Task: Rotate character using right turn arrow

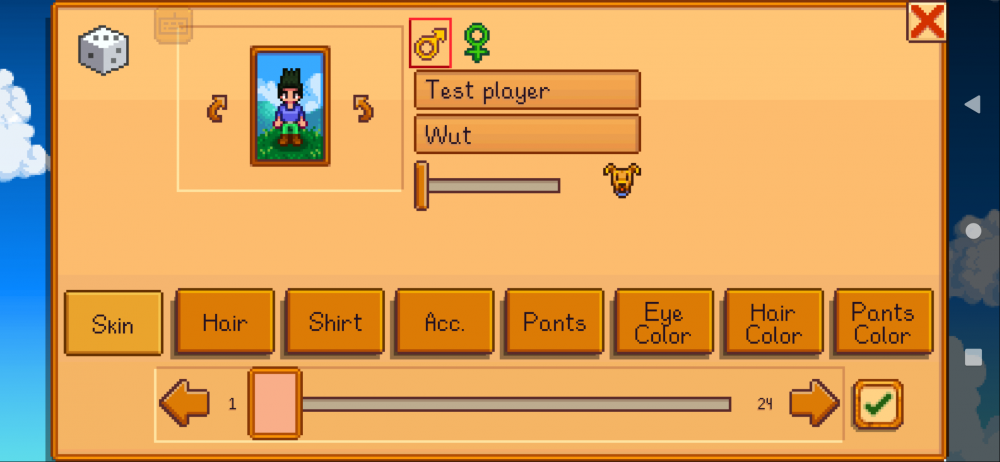Action: pyautogui.click(x=364, y=108)
